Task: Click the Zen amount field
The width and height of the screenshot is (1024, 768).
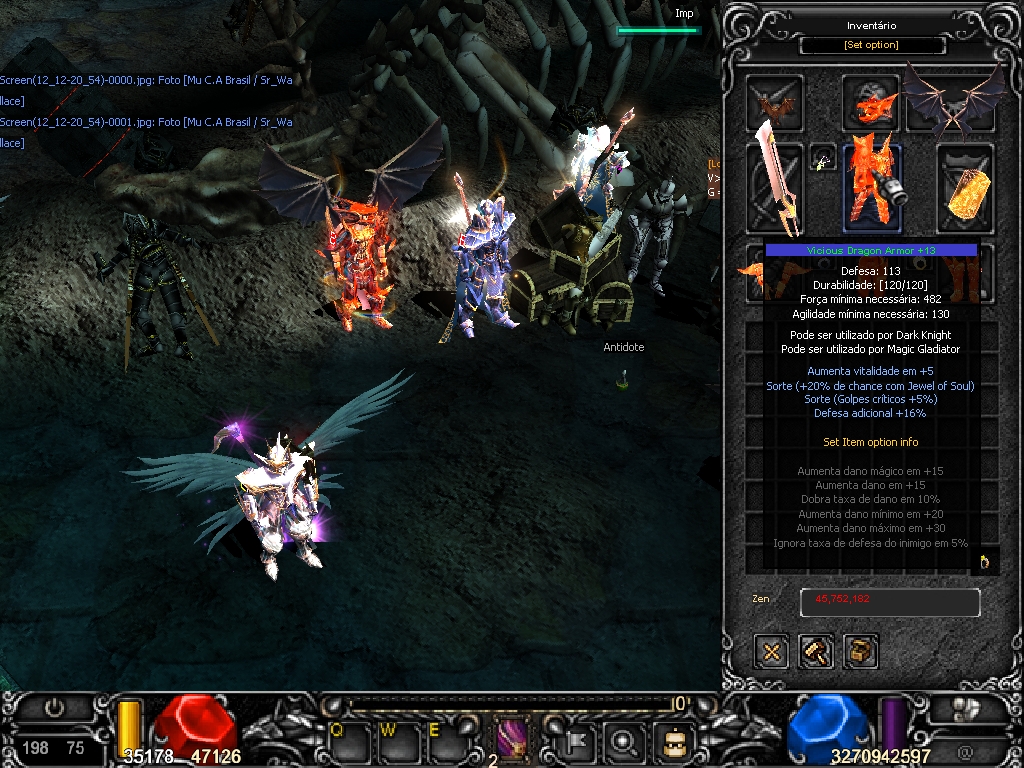Action: pyautogui.click(x=889, y=602)
